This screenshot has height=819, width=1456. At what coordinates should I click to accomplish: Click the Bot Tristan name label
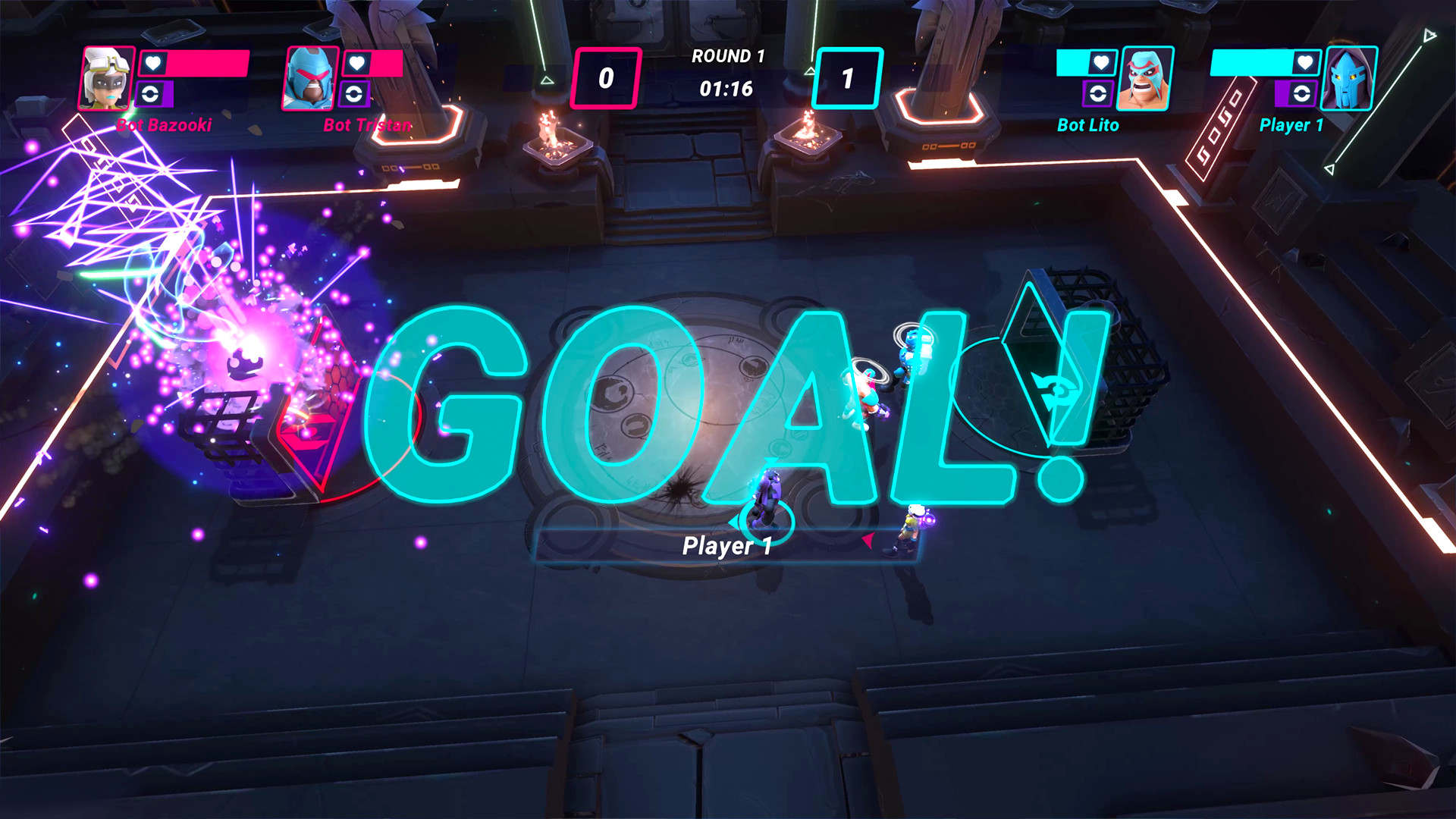tap(368, 126)
